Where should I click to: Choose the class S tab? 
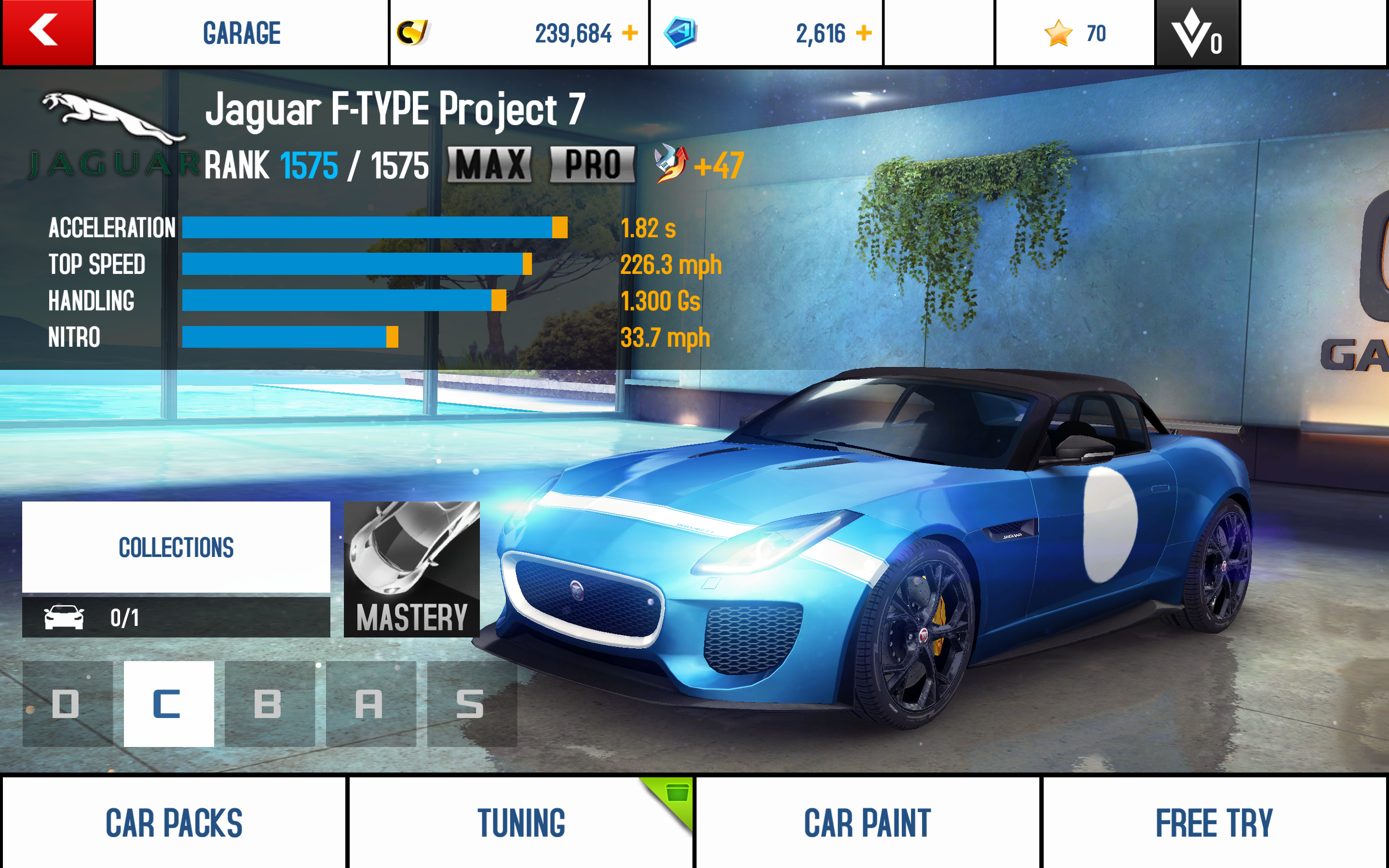pos(471,703)
